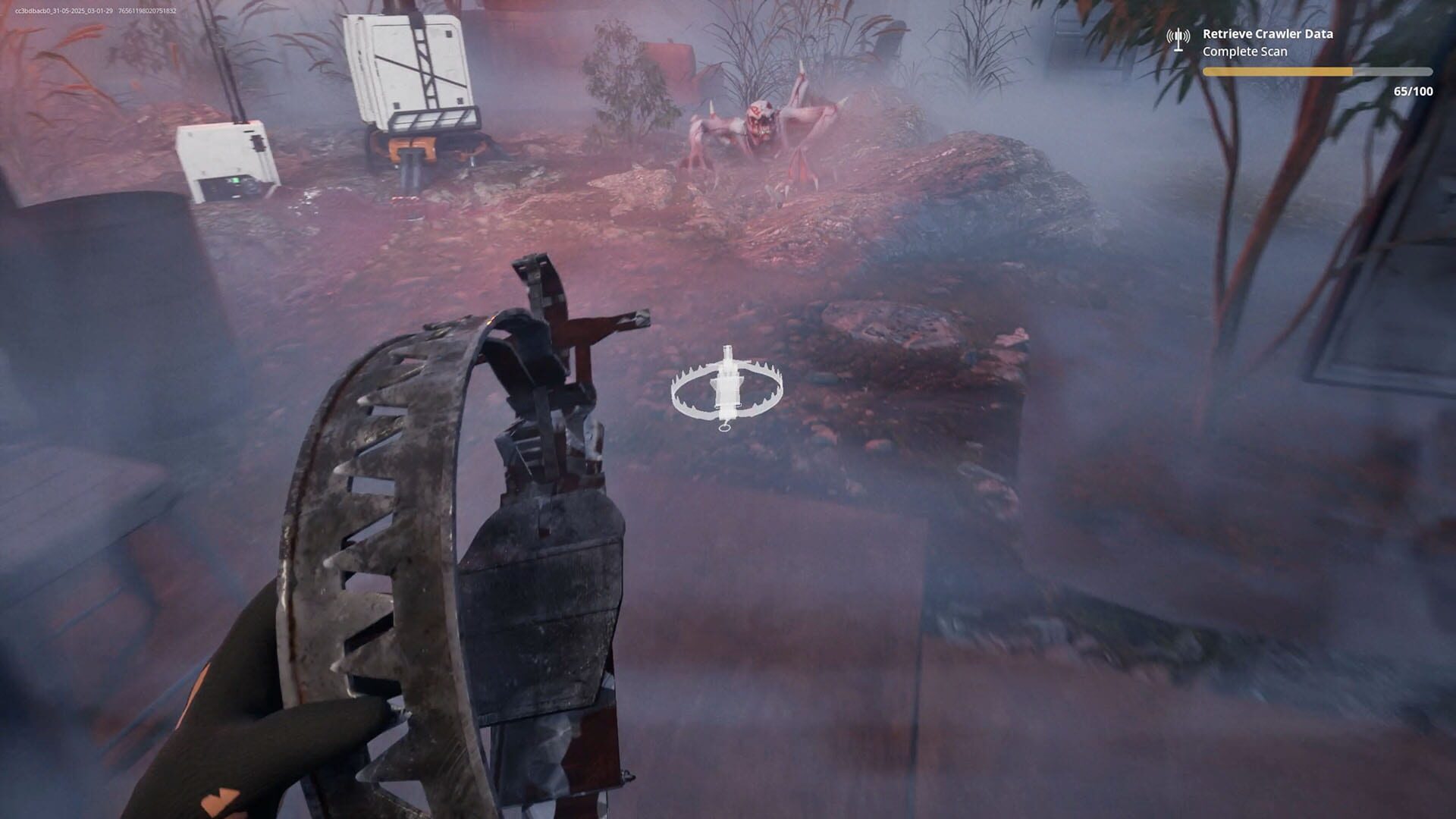This screenshot has height=819, width=1456.
Task: Click the scan antenna icon beside the objective
Action: click(x=1178, y=39)
